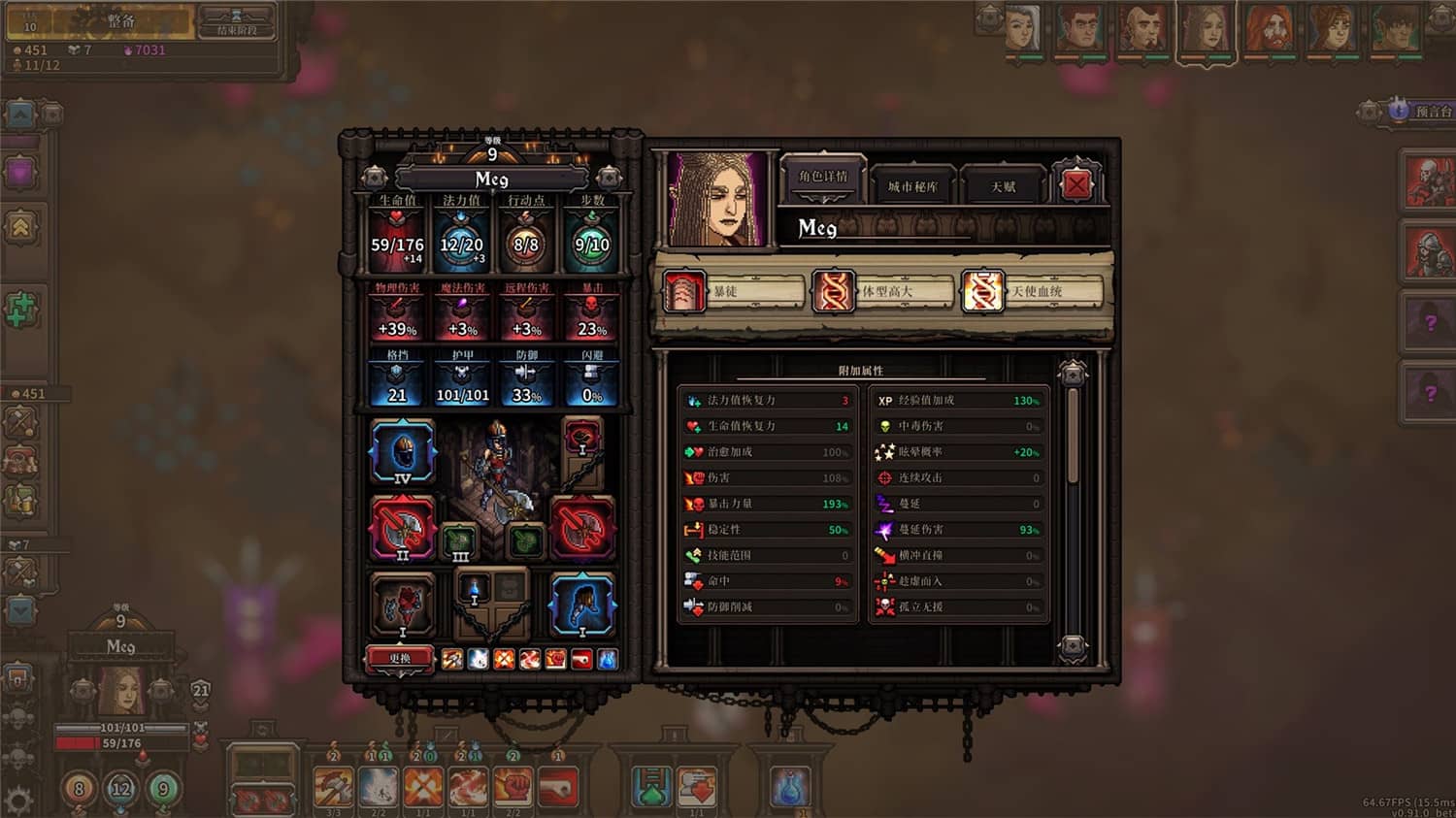
Task: Click the 暴徒 trait icon on the character sheet
Action: pyautogui.click(x=682, y=289)
